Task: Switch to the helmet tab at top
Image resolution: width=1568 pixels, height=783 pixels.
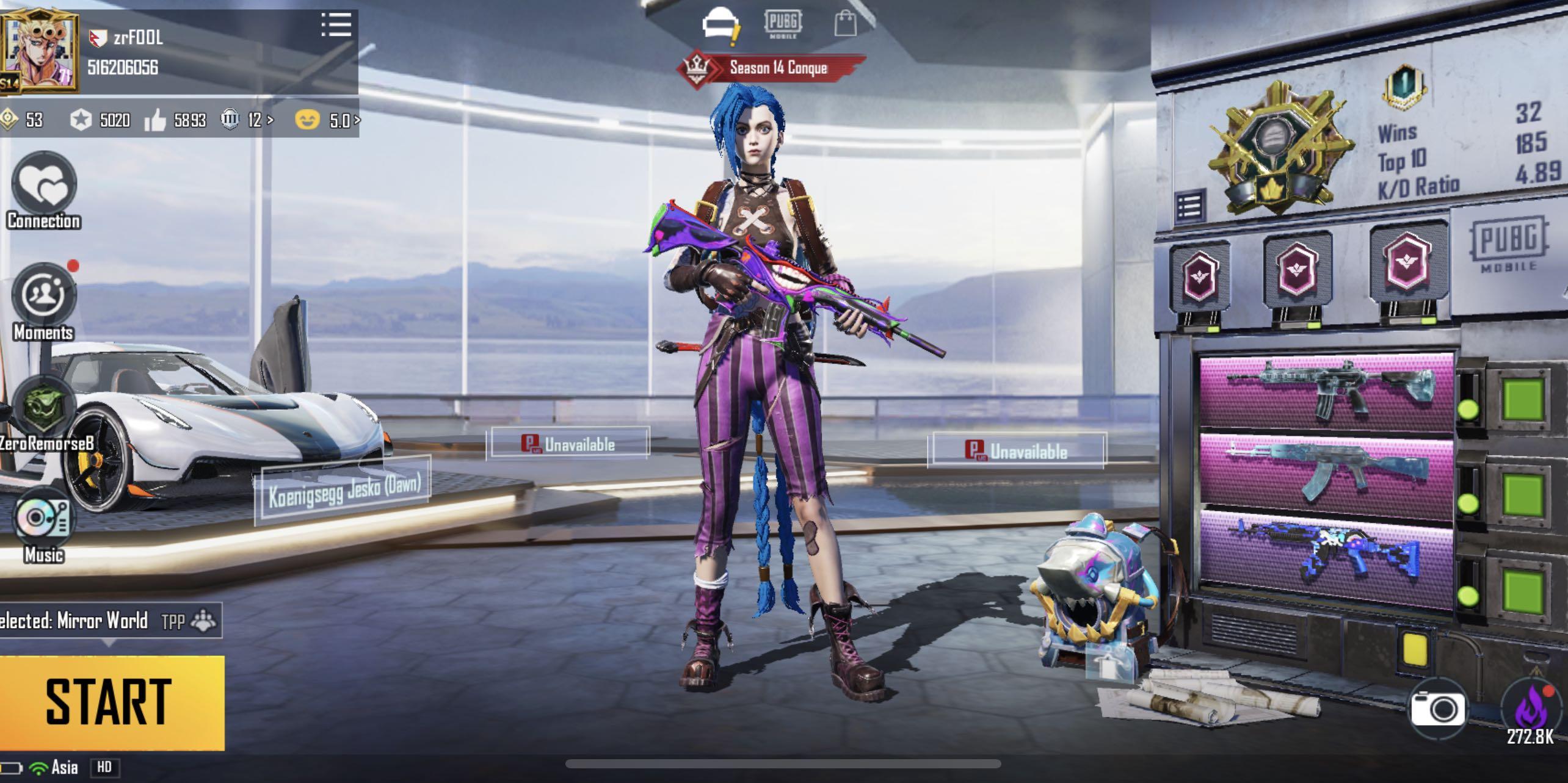Action: point(720,26)
